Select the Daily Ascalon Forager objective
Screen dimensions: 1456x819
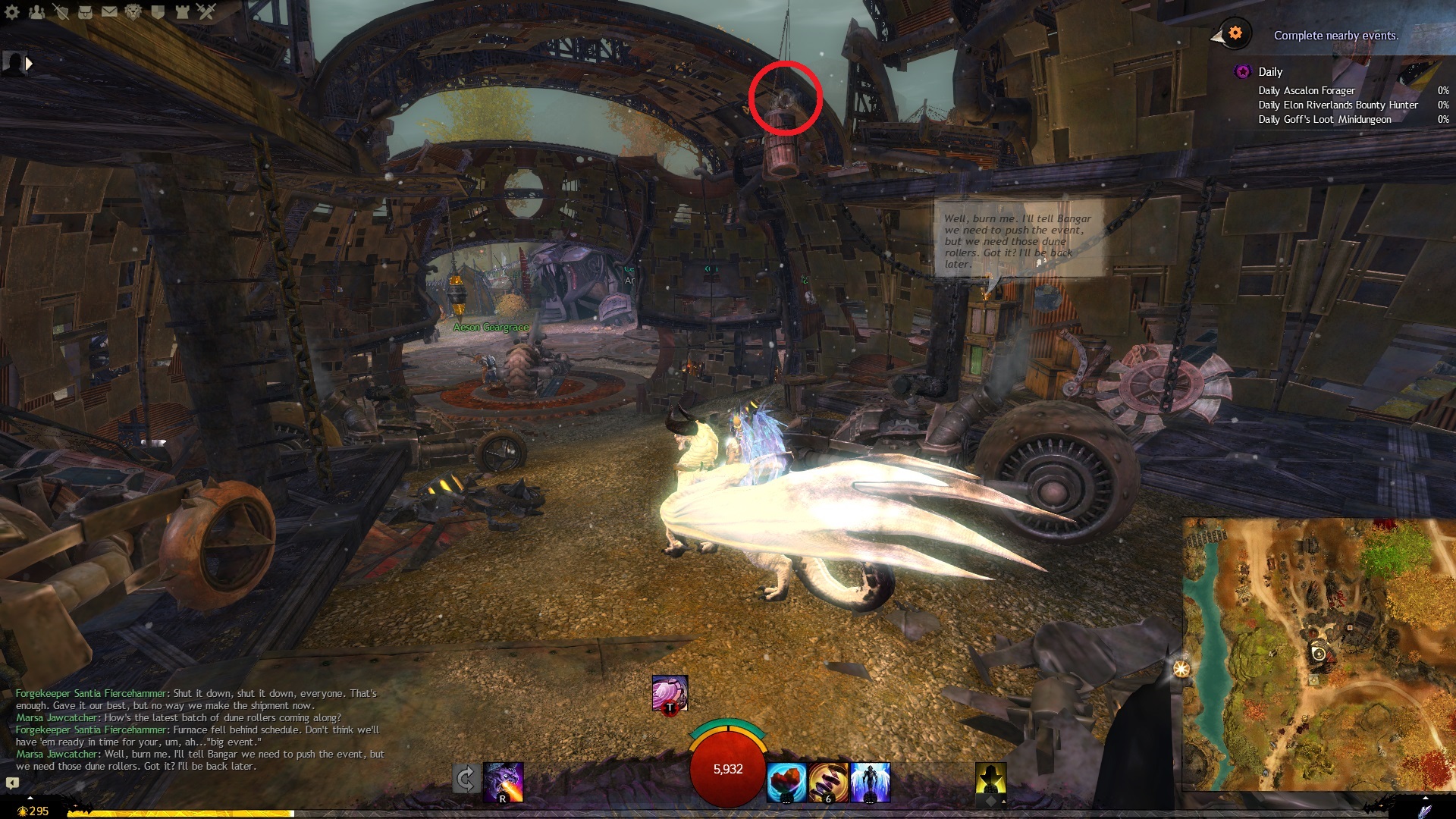click(1306, 90)
